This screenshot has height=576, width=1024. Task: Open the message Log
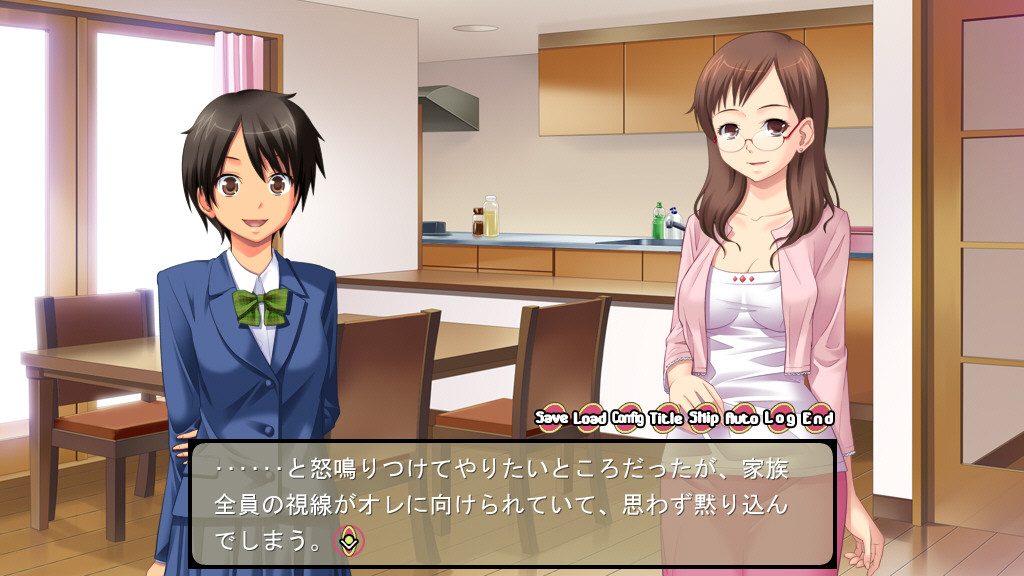tap(780, 417)
